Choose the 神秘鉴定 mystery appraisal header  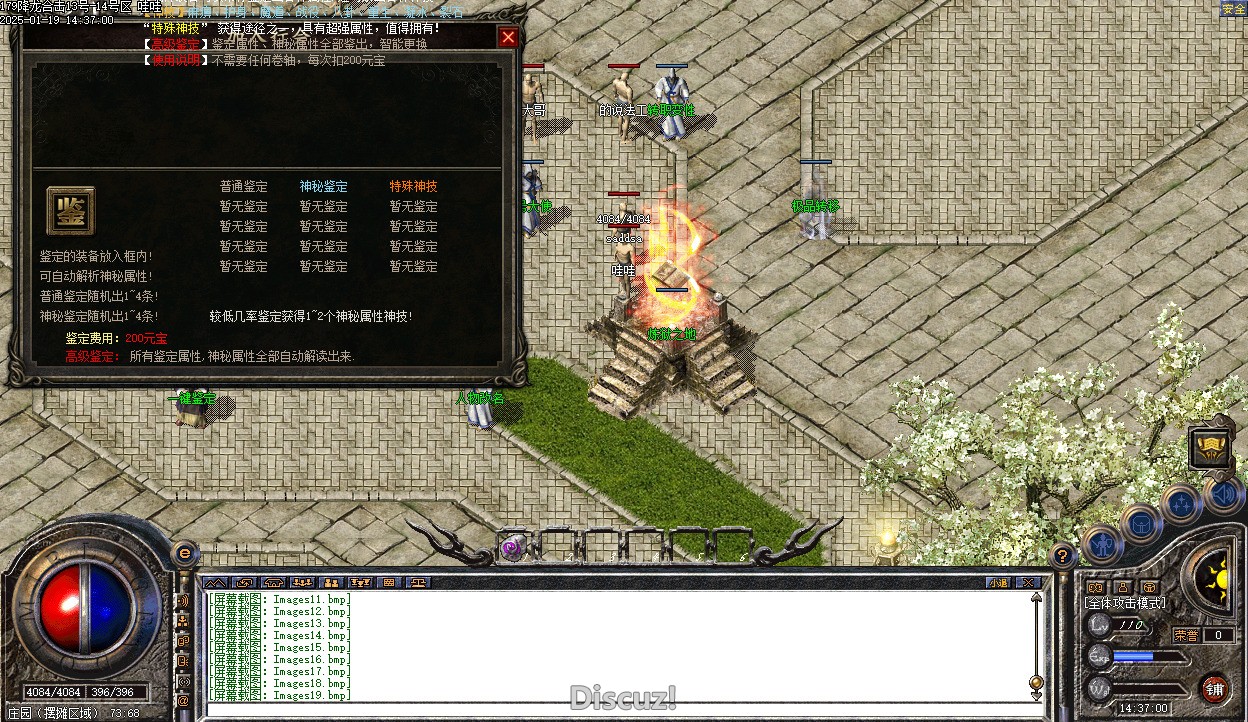[x=323, y=186]
